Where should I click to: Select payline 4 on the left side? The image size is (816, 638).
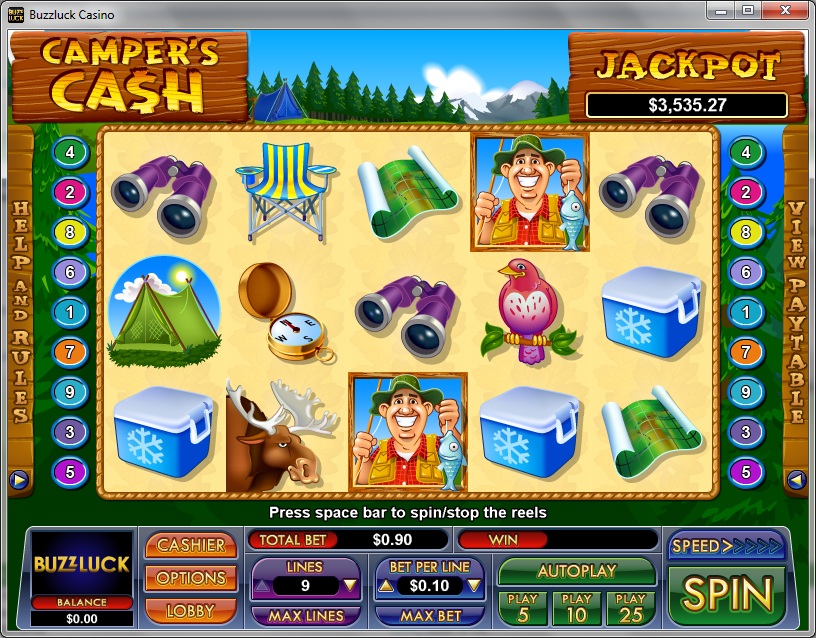70,153
